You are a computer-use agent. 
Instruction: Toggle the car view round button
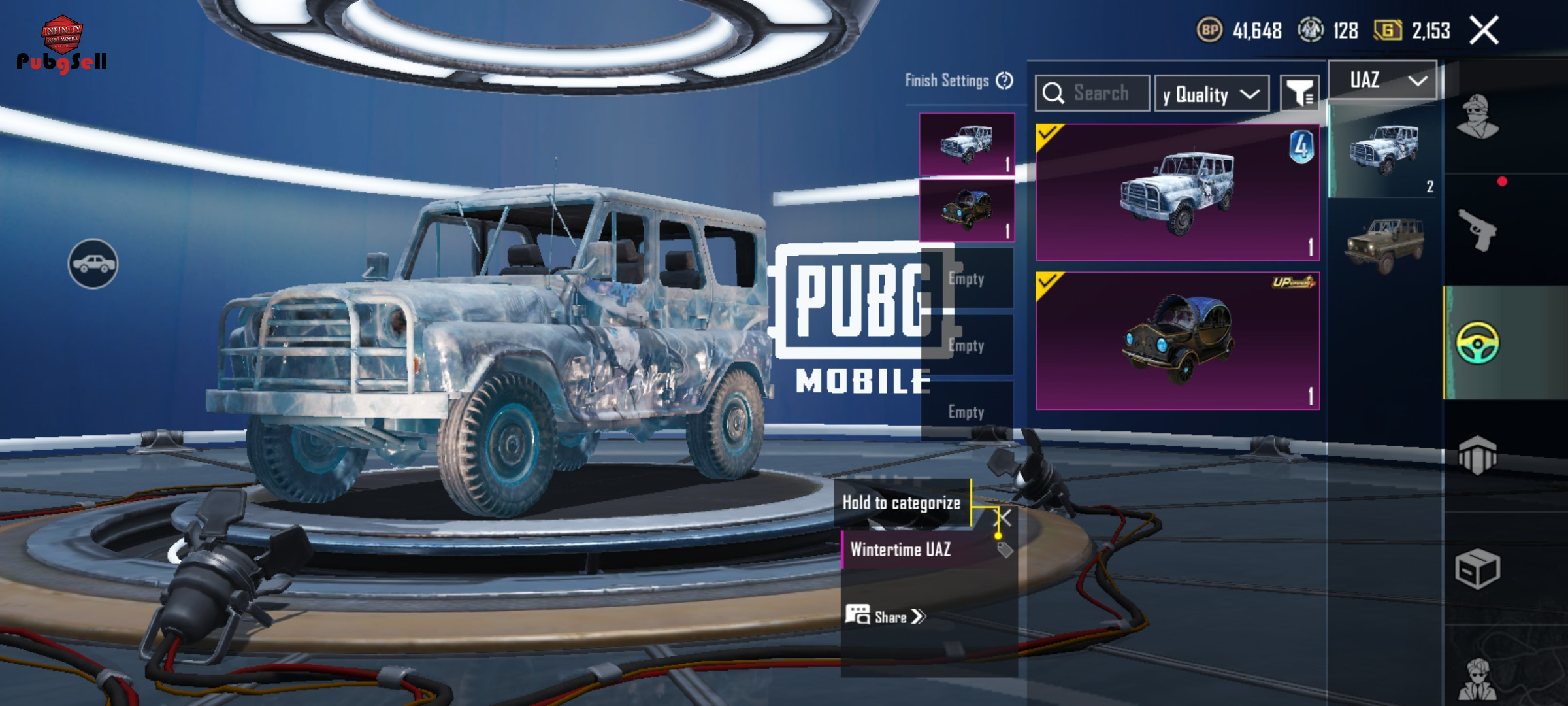(x=93, y=263)
